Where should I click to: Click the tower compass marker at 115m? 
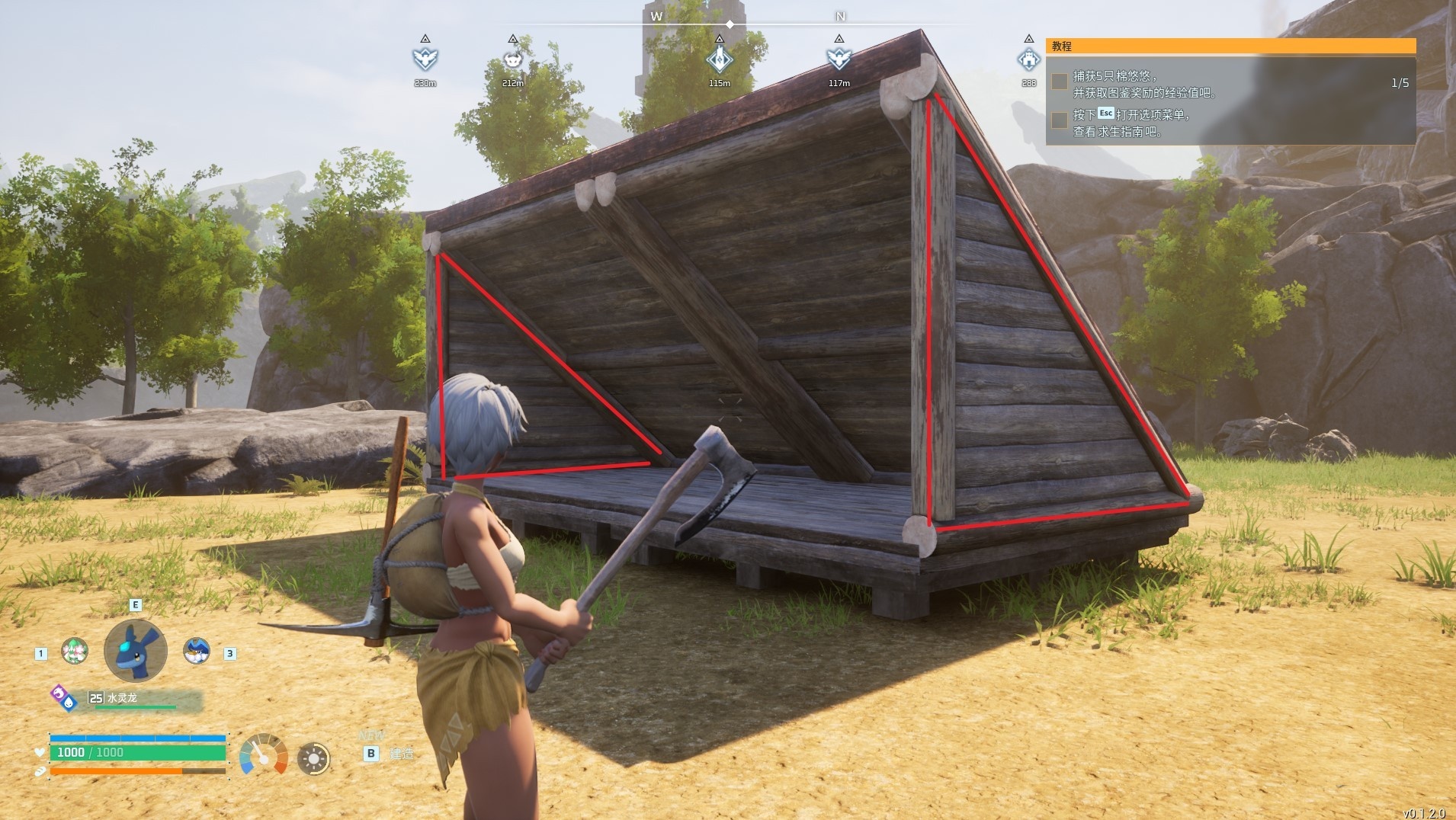719,58
